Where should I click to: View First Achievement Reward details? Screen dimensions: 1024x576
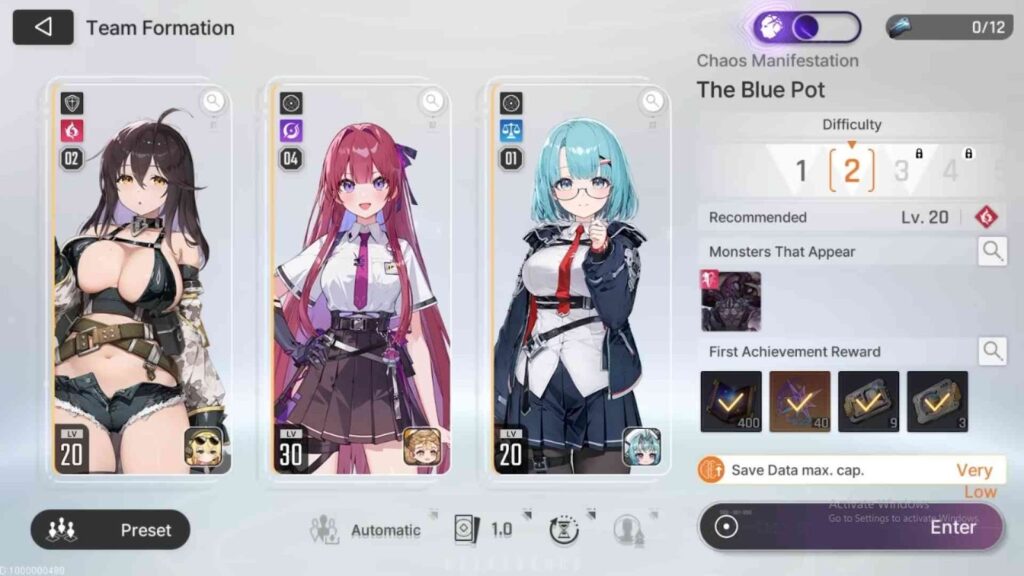coord(992,351)
